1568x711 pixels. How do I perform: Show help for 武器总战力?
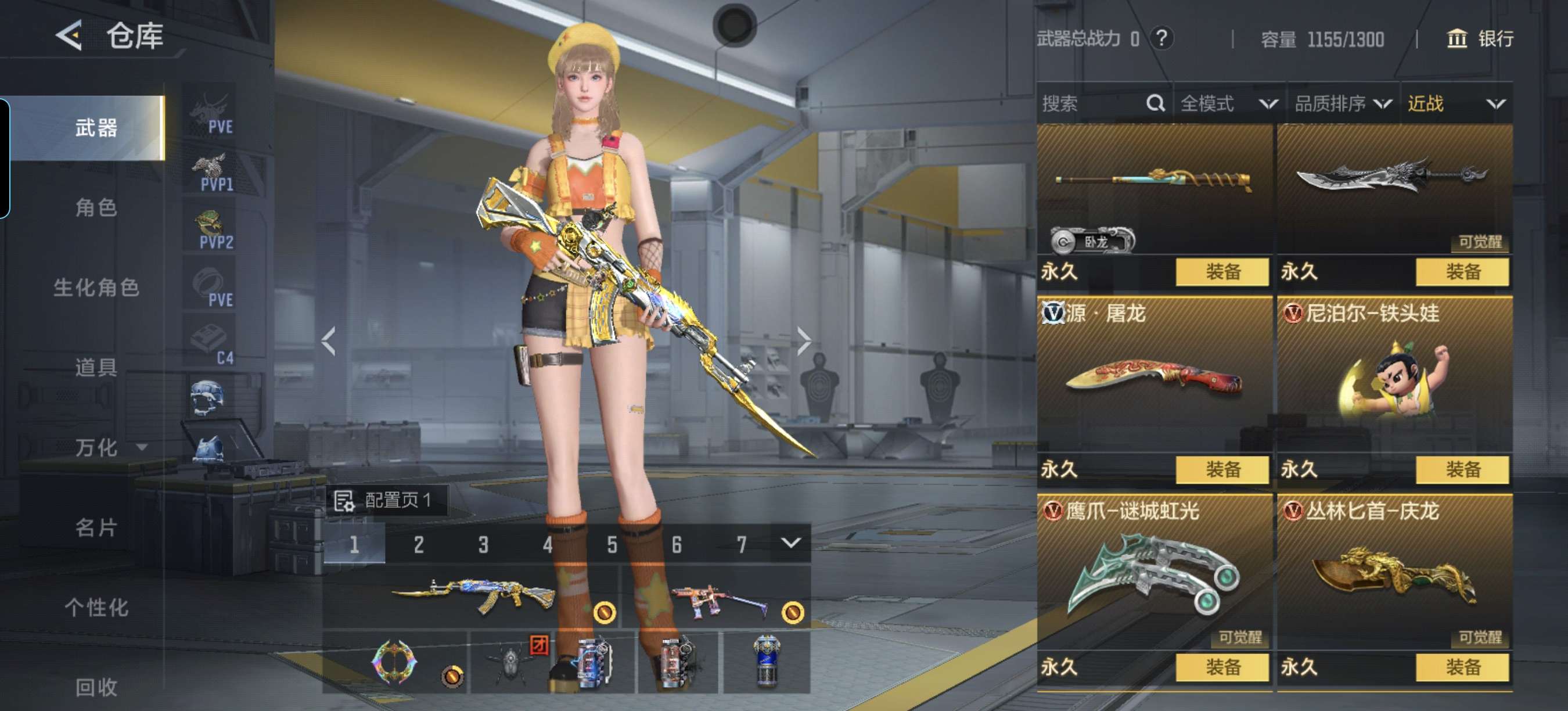click(x=1161, y=38)
